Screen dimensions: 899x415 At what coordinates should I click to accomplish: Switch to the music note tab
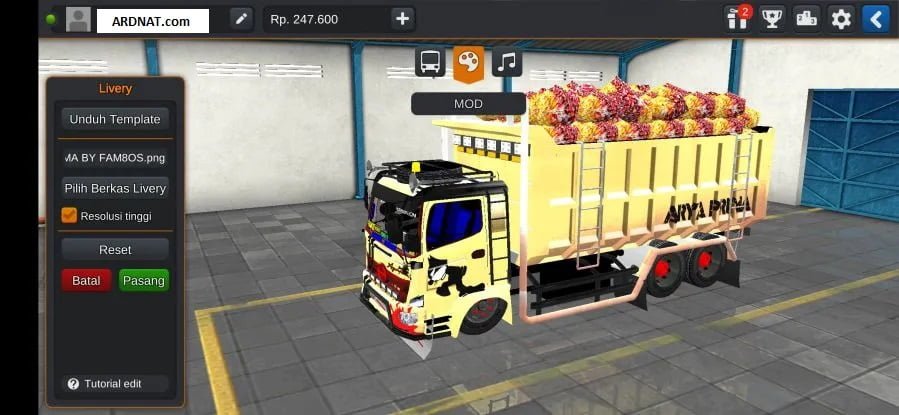coord(507,62)
